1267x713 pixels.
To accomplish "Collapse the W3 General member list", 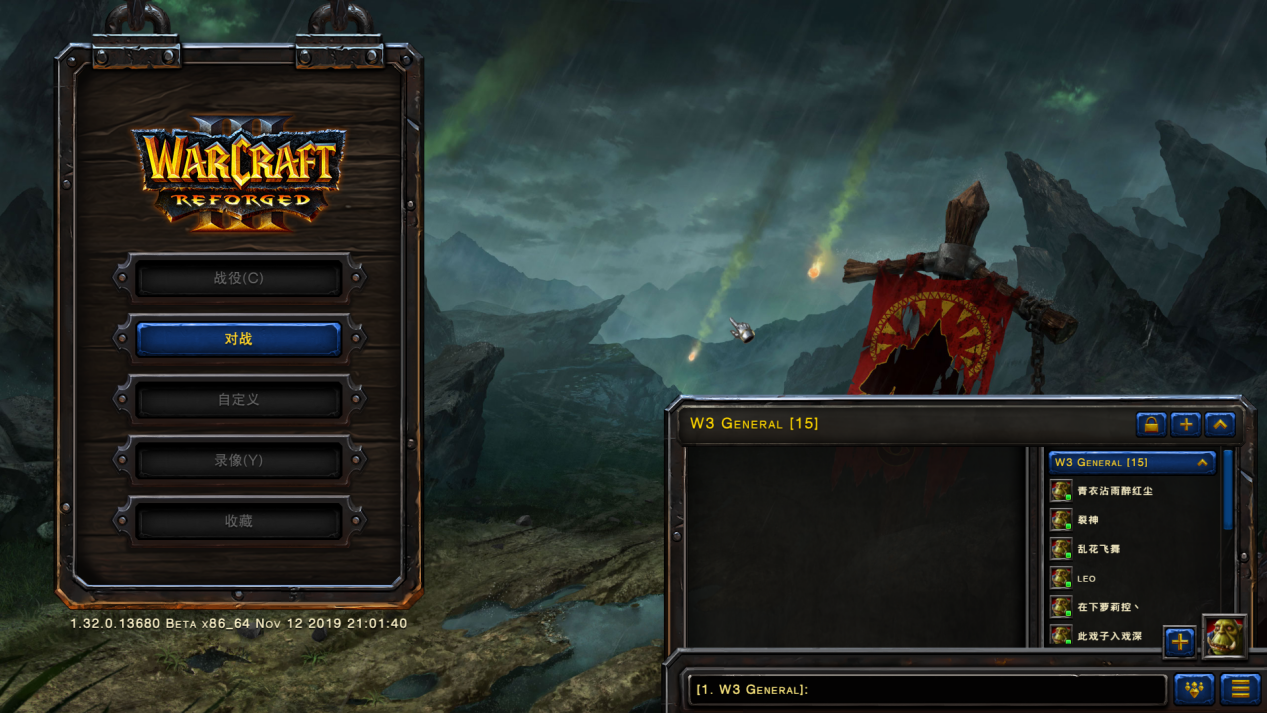I will 1202,463.
